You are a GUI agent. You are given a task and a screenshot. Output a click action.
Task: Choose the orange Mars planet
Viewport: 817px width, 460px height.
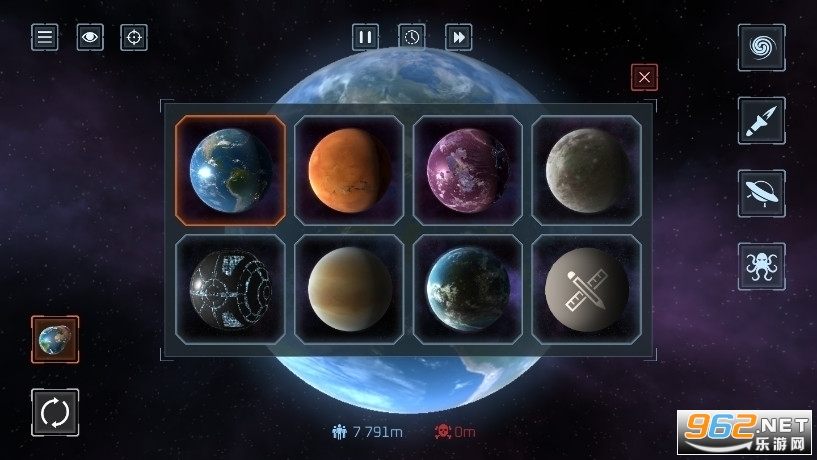pos(349,170)
